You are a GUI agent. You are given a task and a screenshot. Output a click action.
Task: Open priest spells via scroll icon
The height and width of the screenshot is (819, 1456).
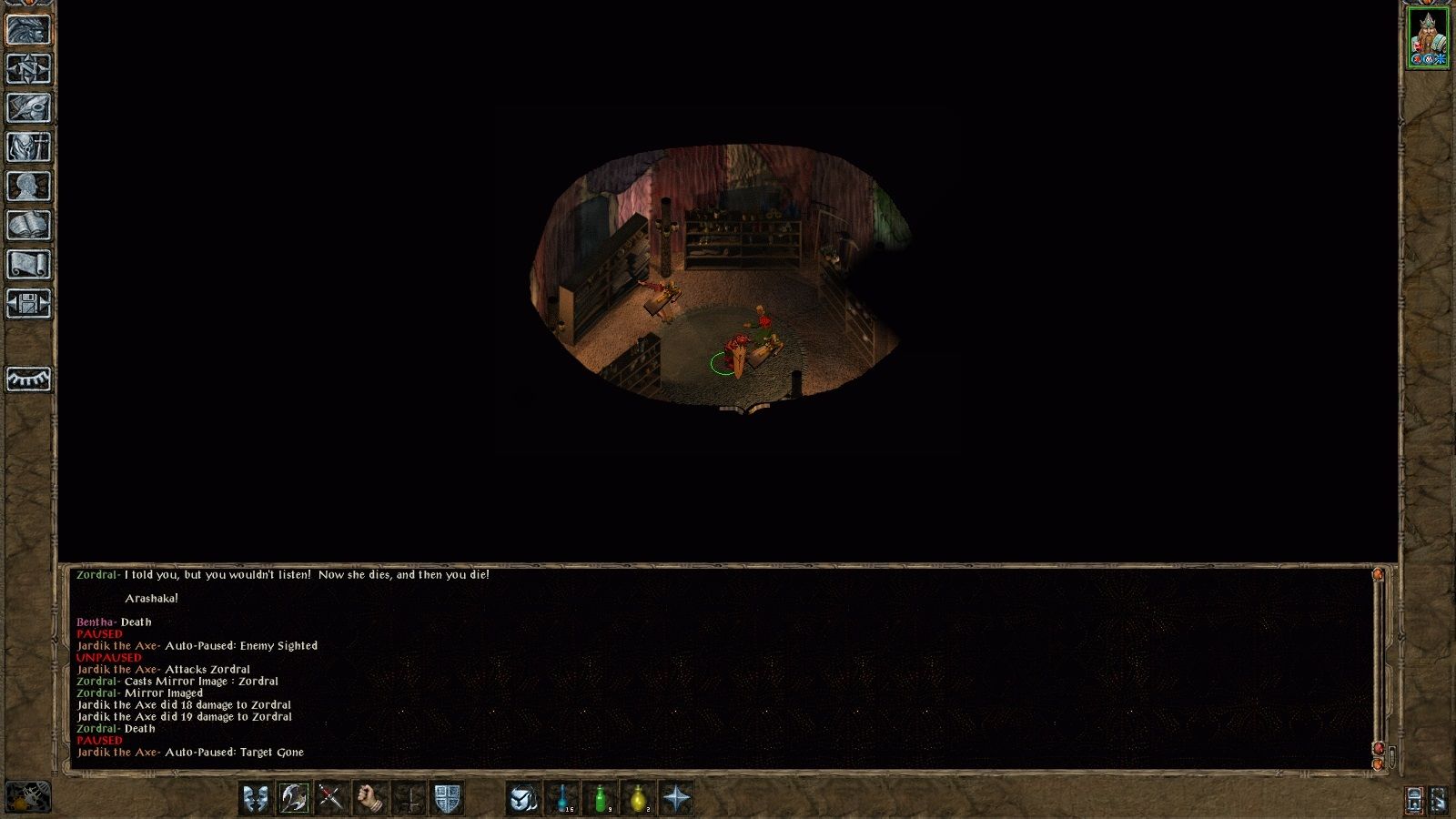coord(25,264)
